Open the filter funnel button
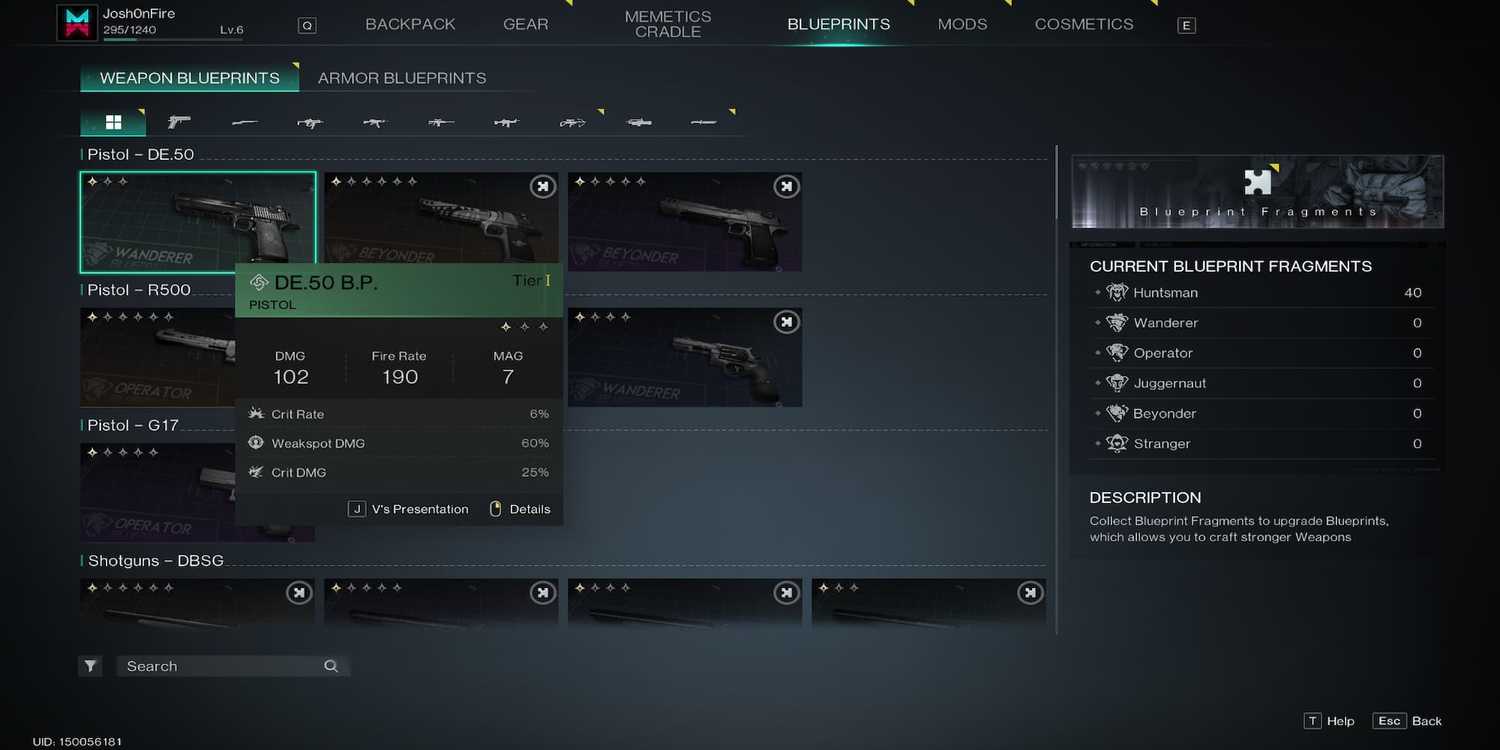The height and width of the screenshot is (750, 1500). pos(91,666)
